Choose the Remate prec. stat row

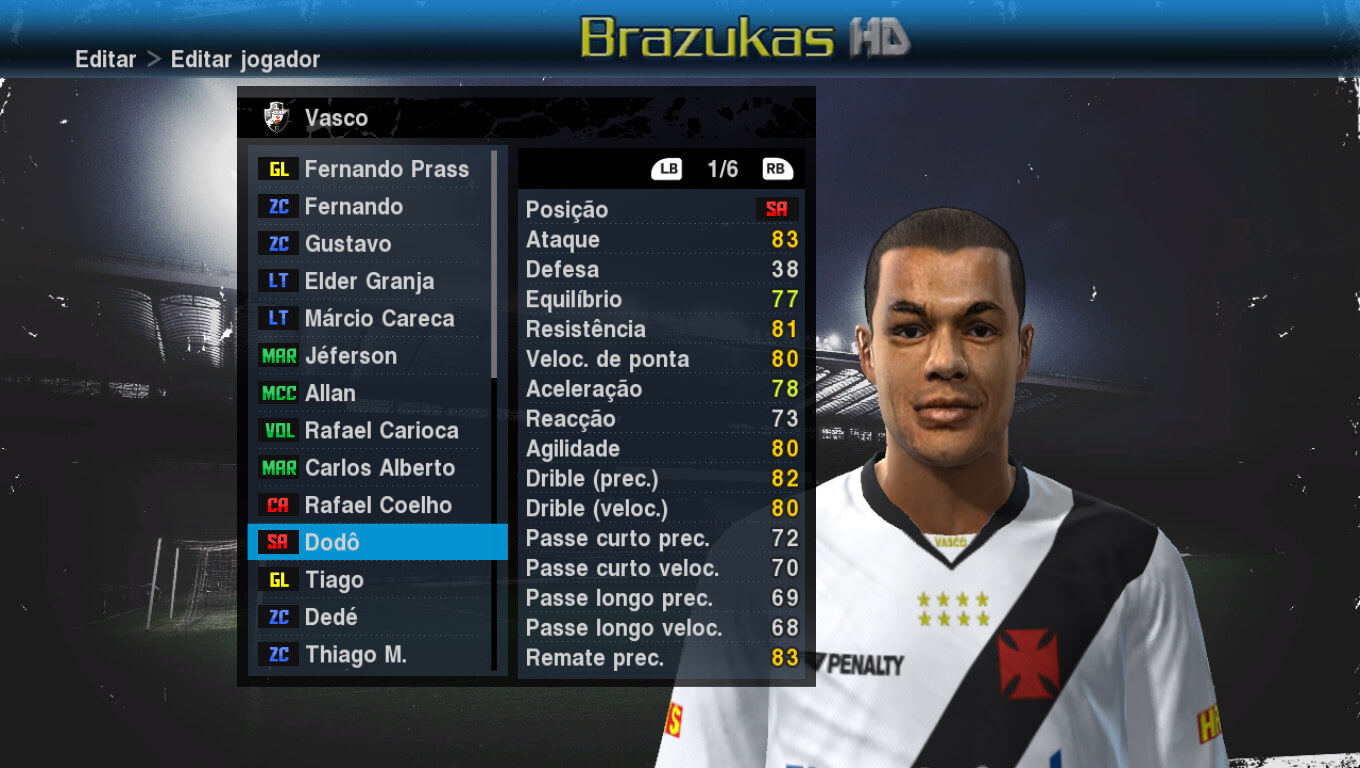(661, 658)
